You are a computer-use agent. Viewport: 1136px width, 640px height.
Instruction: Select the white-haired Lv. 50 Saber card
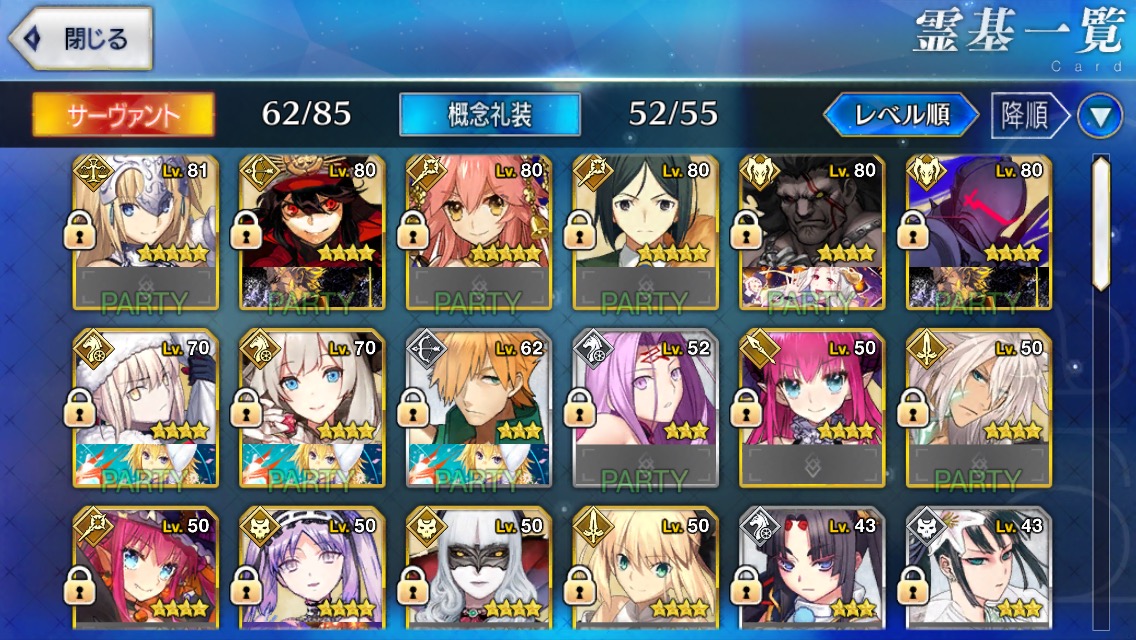(978, 408)
